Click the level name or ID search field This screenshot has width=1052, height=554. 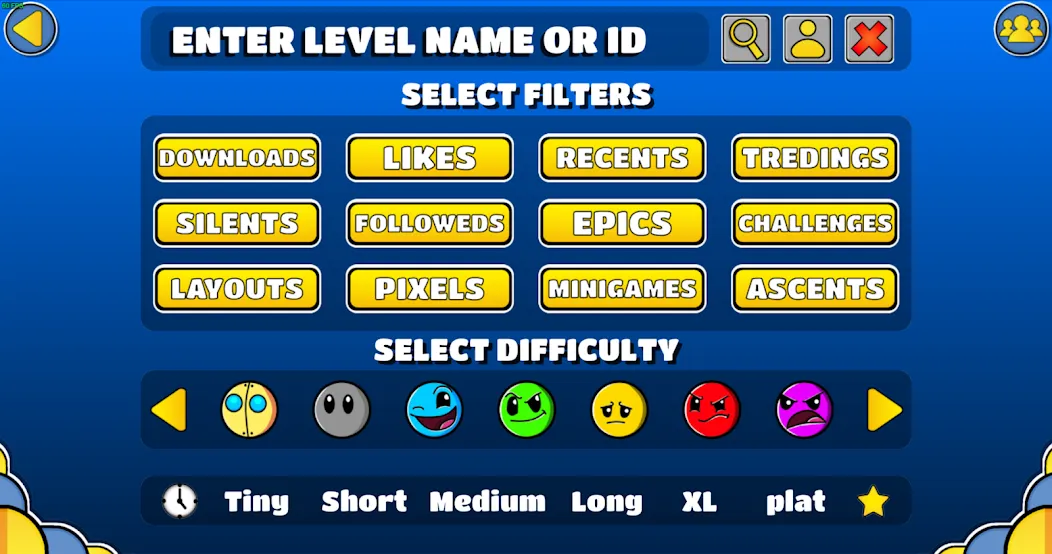(x=428, y=40)
